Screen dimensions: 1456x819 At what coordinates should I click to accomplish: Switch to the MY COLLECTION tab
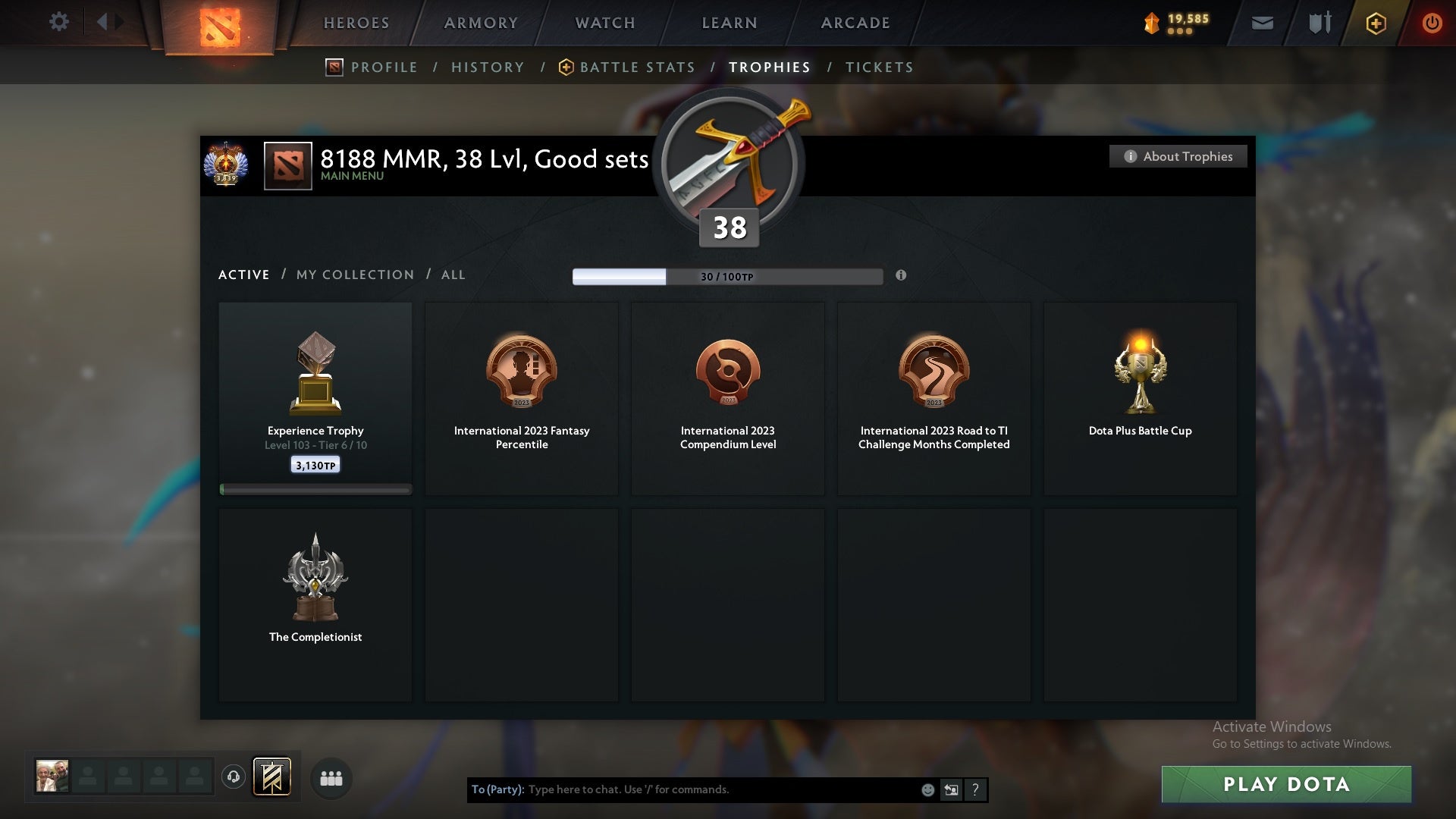[x=354, y=275]
